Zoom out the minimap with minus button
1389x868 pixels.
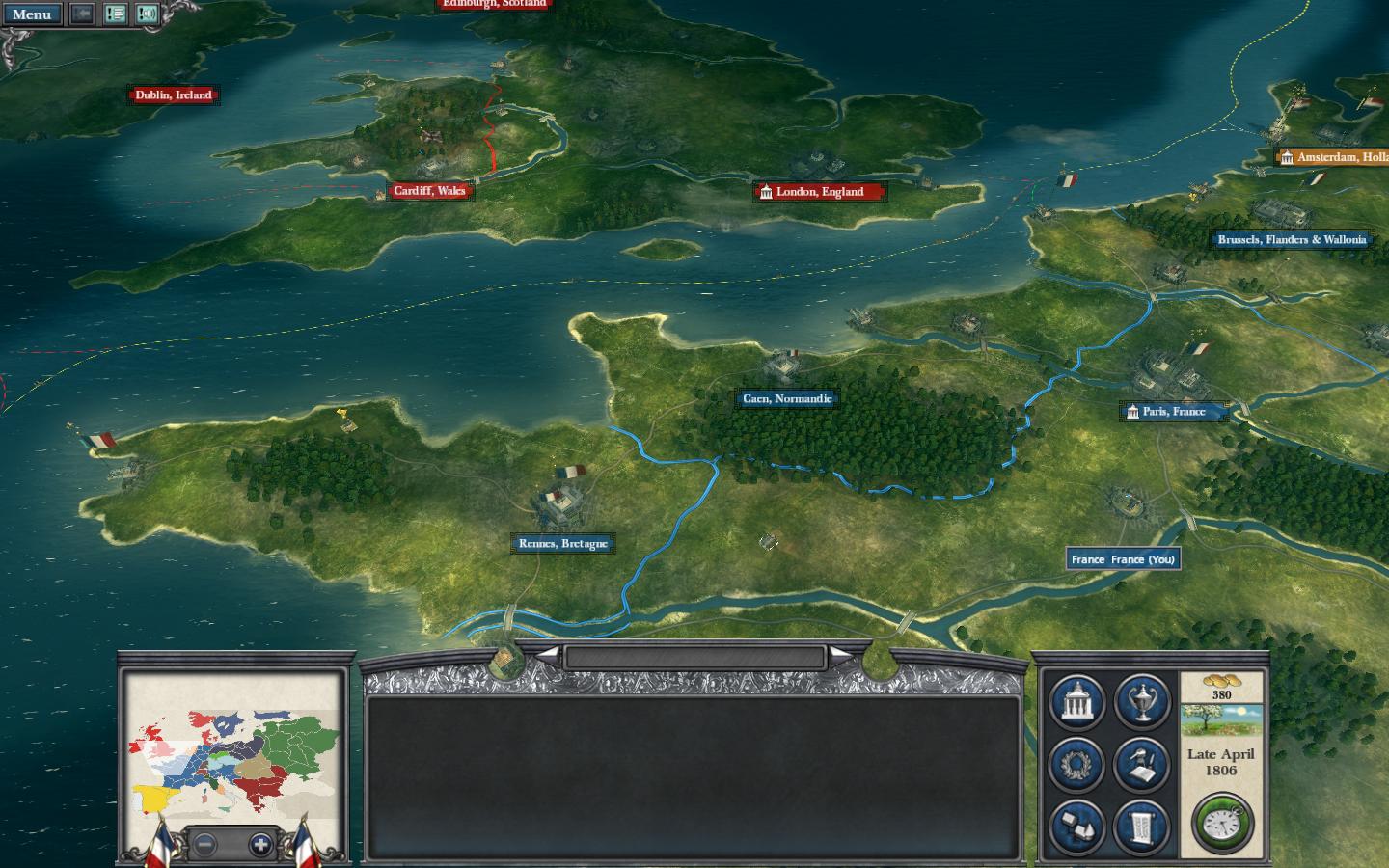pyautogui.click(x=204, y=845)
